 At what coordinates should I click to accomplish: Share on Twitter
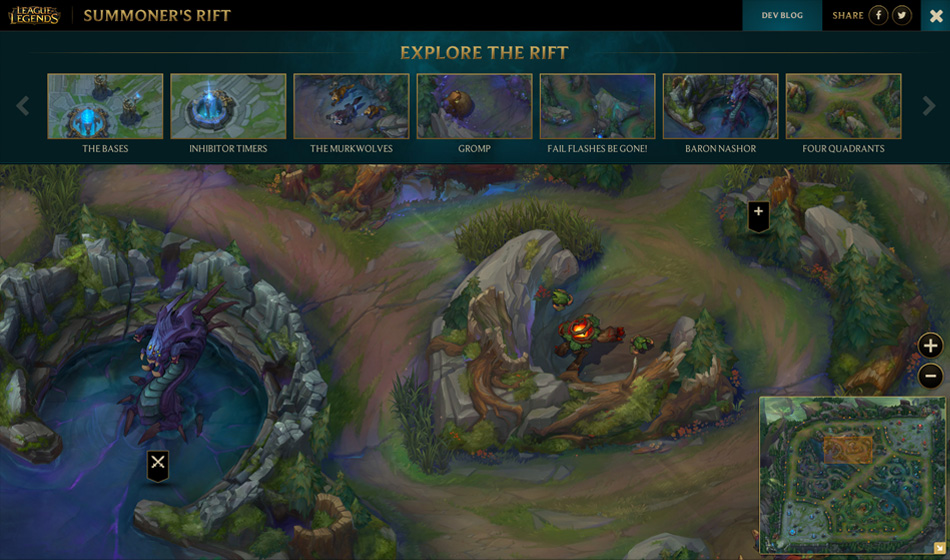click(x=902, y=15)
